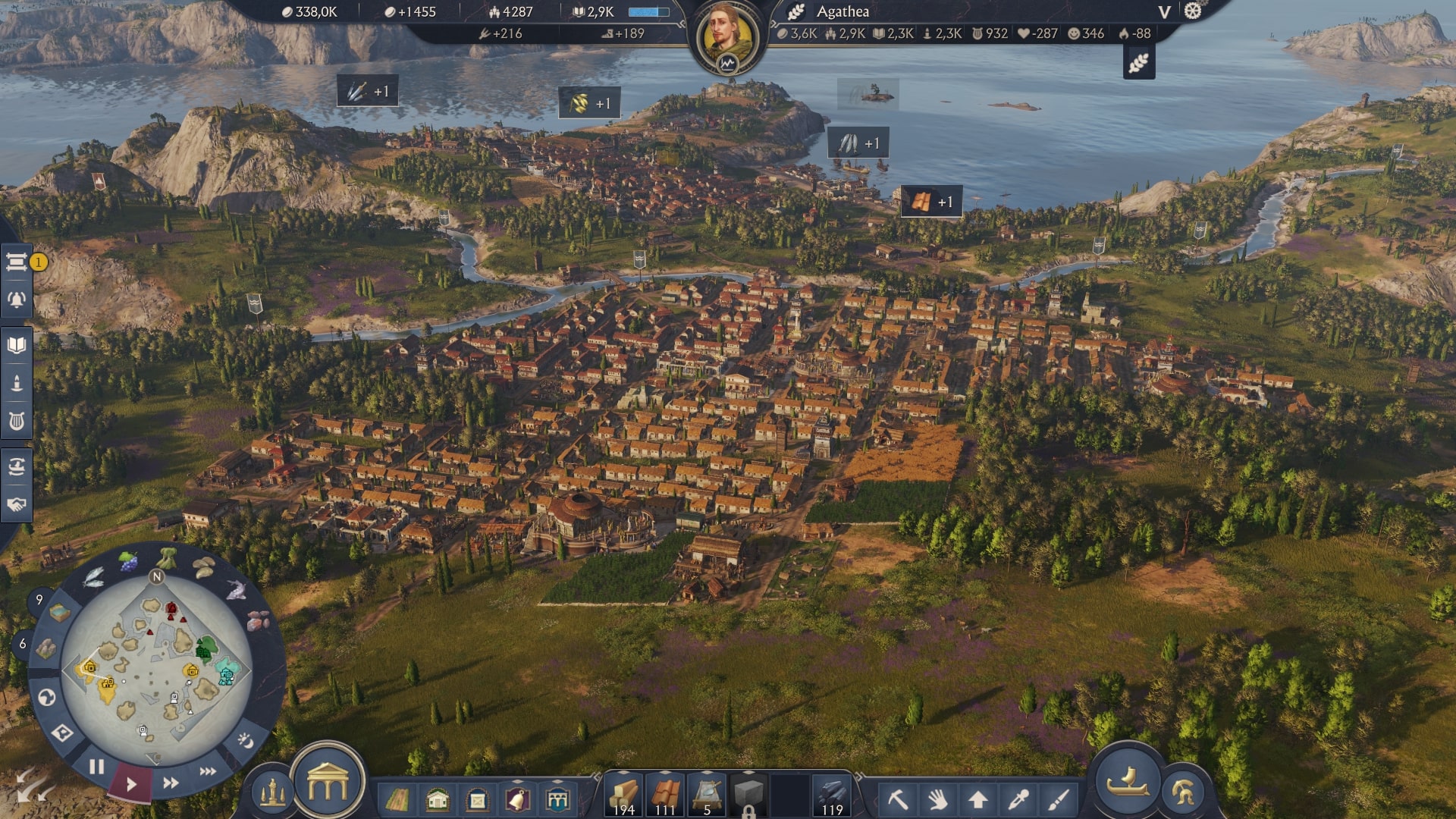Select the upgrade arrow tool
This screenshot has height=819, width=1456.
(x=978, y=799)
